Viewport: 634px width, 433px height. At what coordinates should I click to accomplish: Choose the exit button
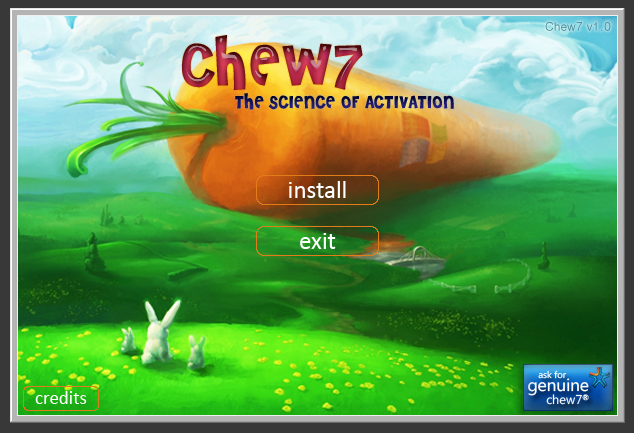(317, 241)
